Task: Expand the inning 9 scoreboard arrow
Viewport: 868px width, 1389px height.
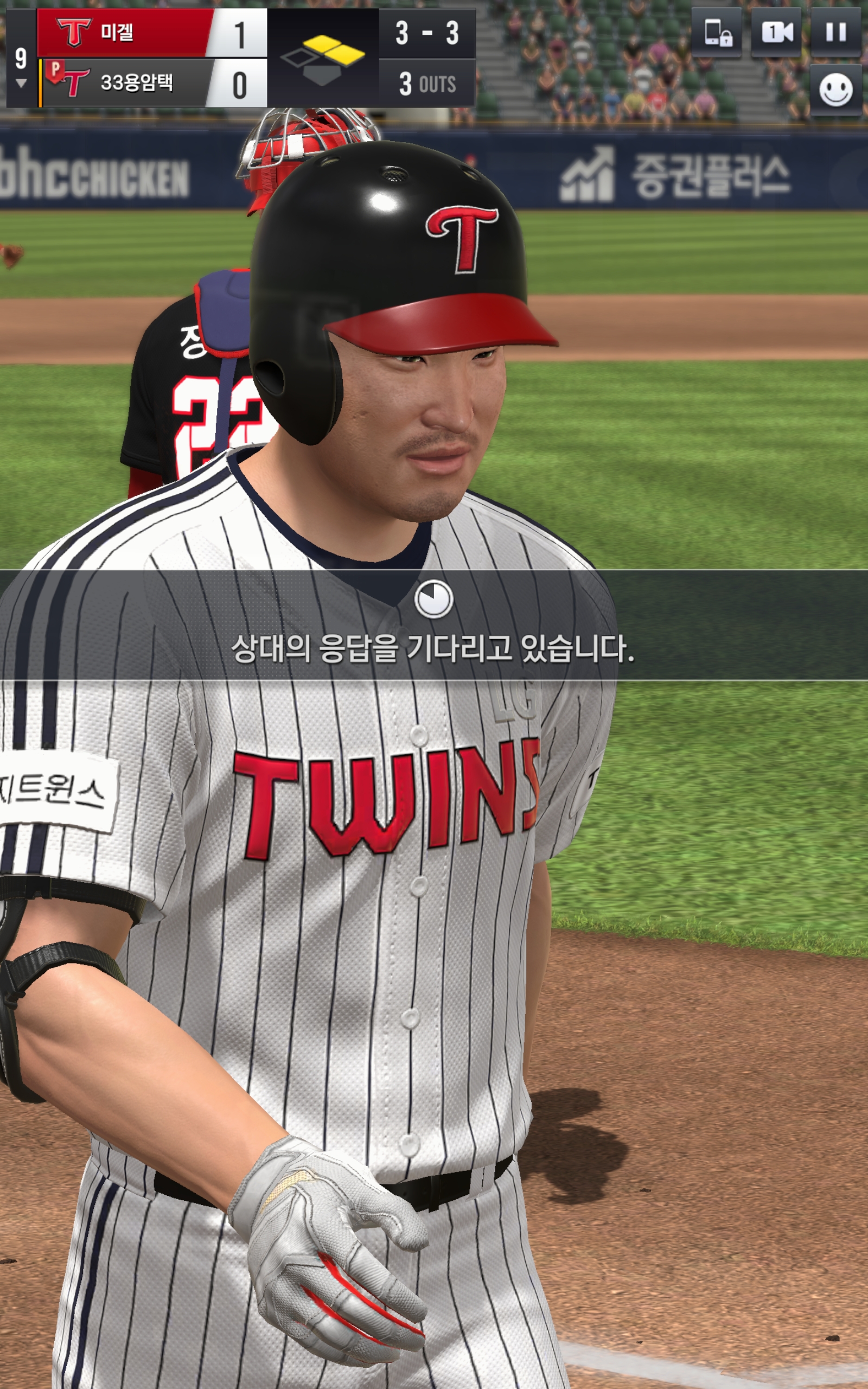Action: click(21, 83)
